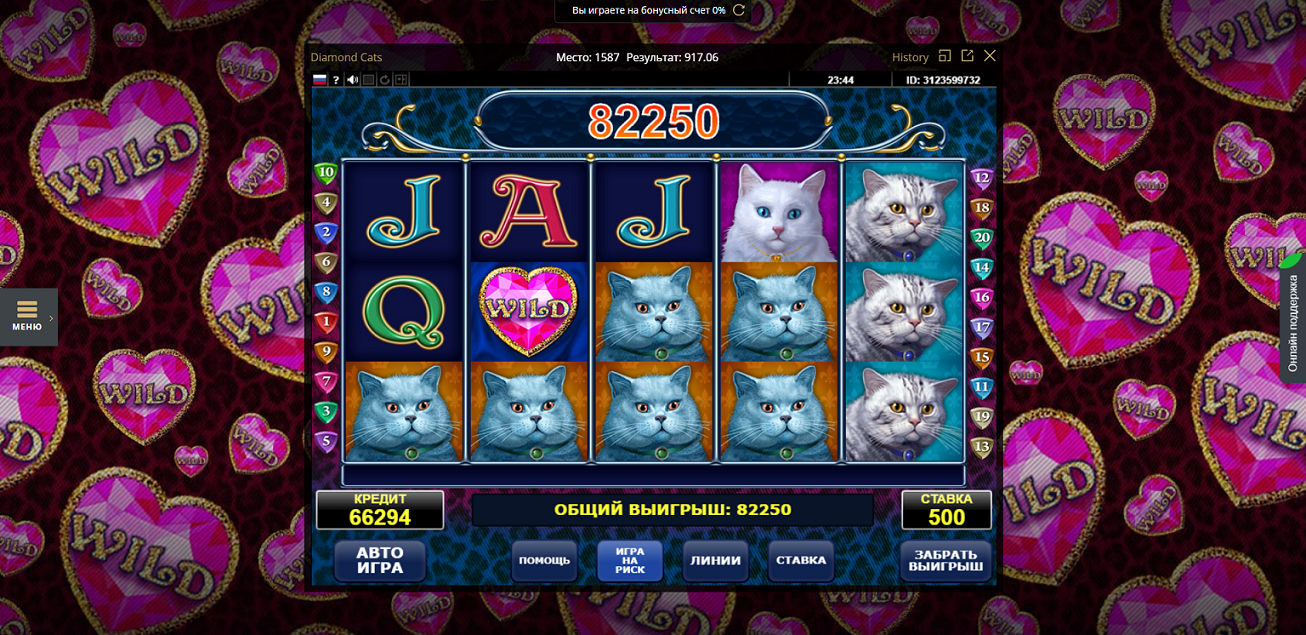Start auto play with АВТО ИГРА

380,560
